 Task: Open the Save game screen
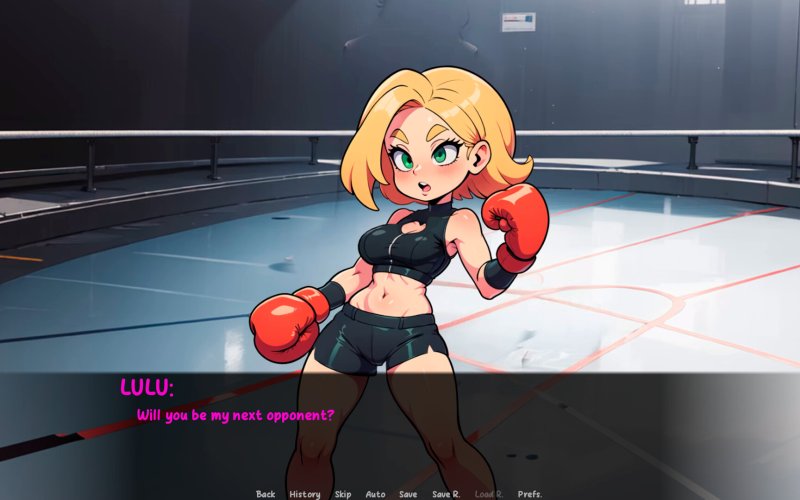click(x=408, y=494)
